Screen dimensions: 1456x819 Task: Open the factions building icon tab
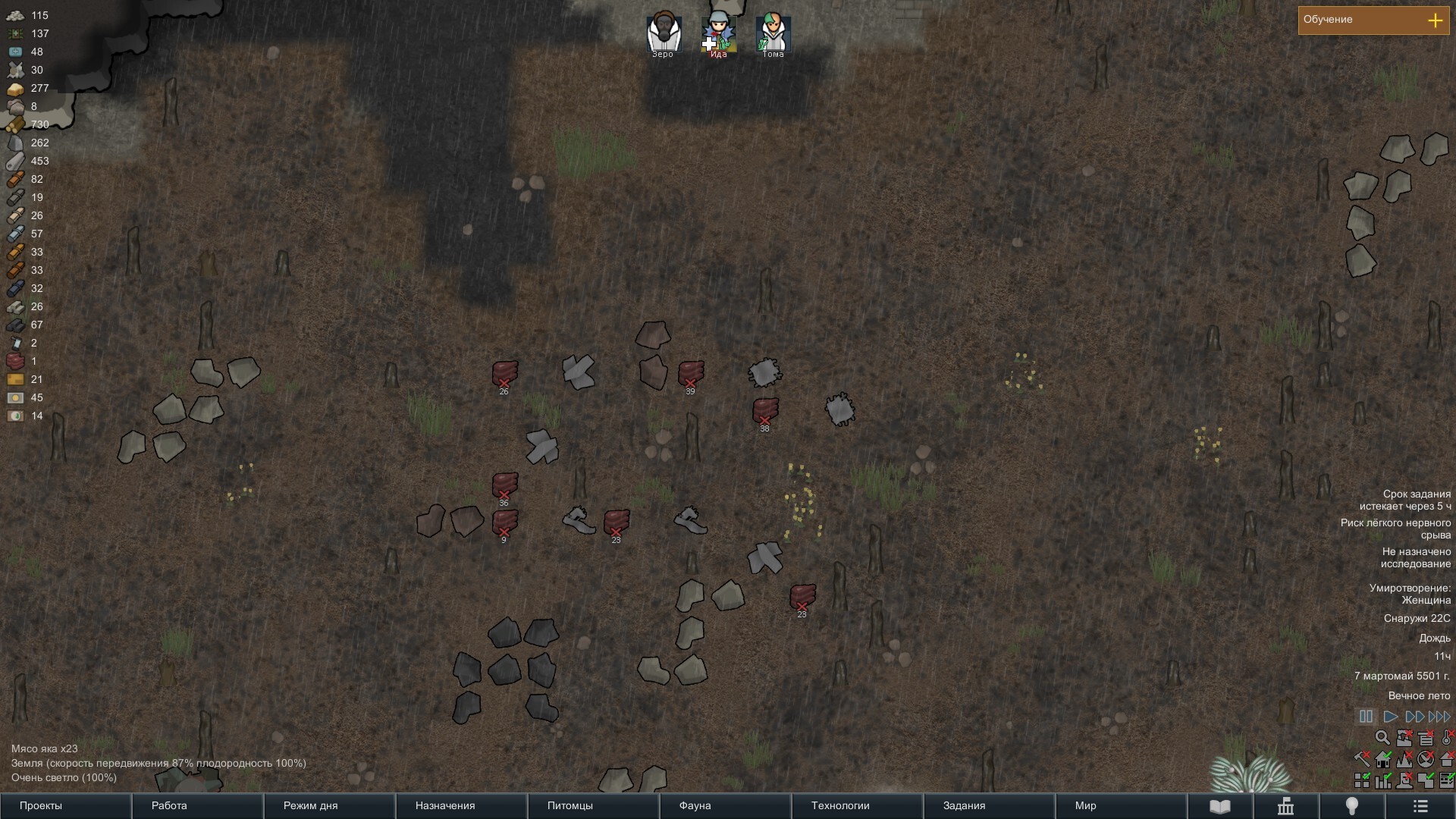pyautogui.click(x=1285, y=806)
